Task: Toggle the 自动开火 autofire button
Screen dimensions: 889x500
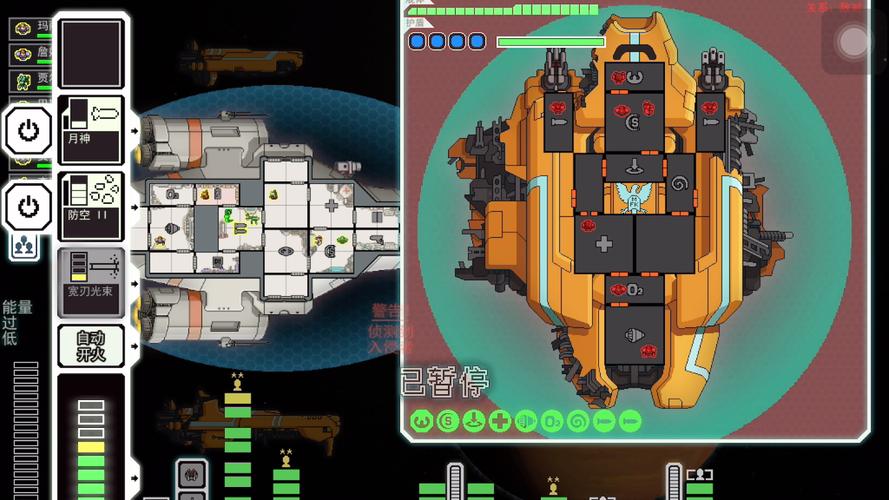Action: [x=91, y=345]
